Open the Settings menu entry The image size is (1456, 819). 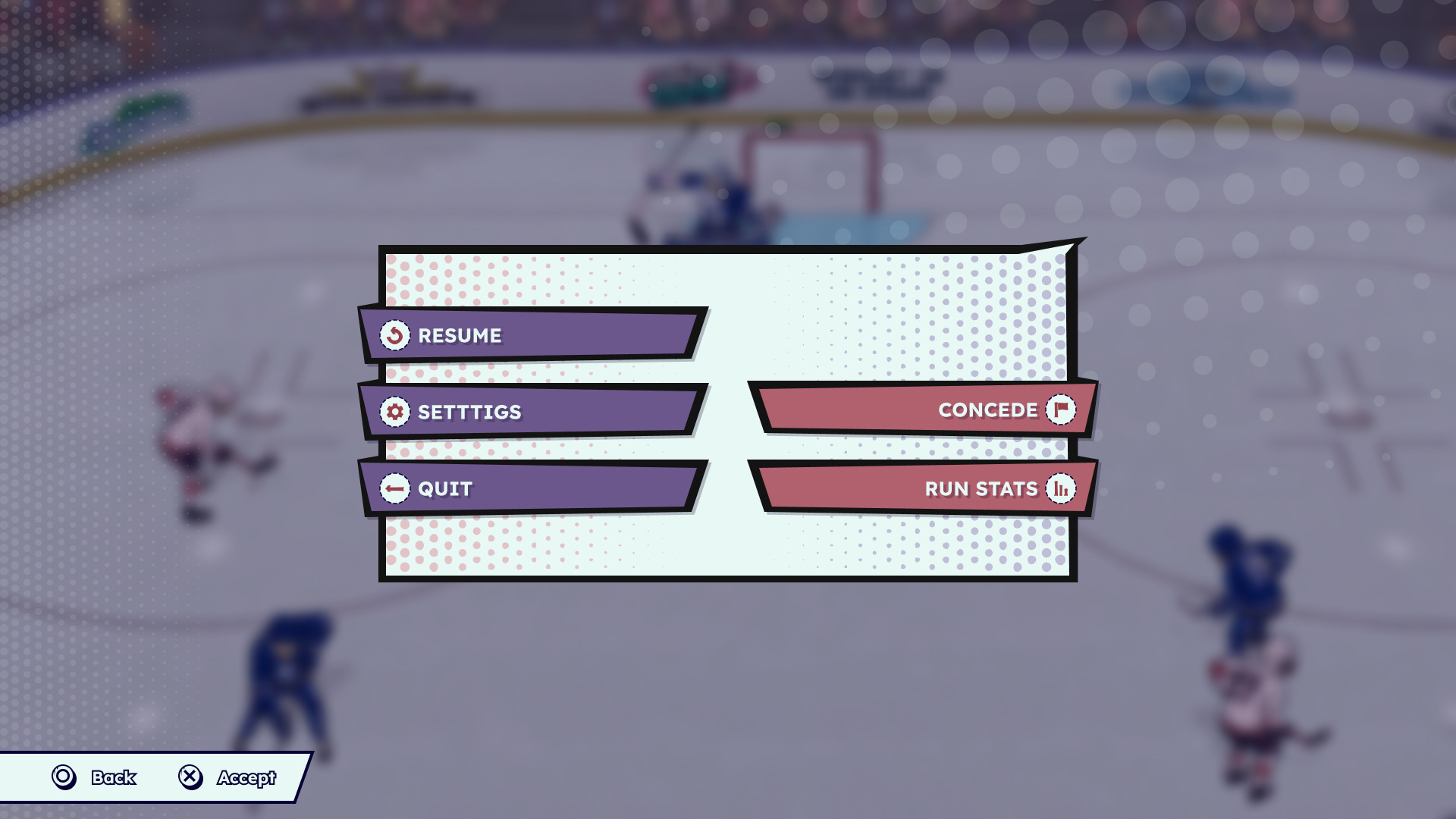(x=531, y=412)
